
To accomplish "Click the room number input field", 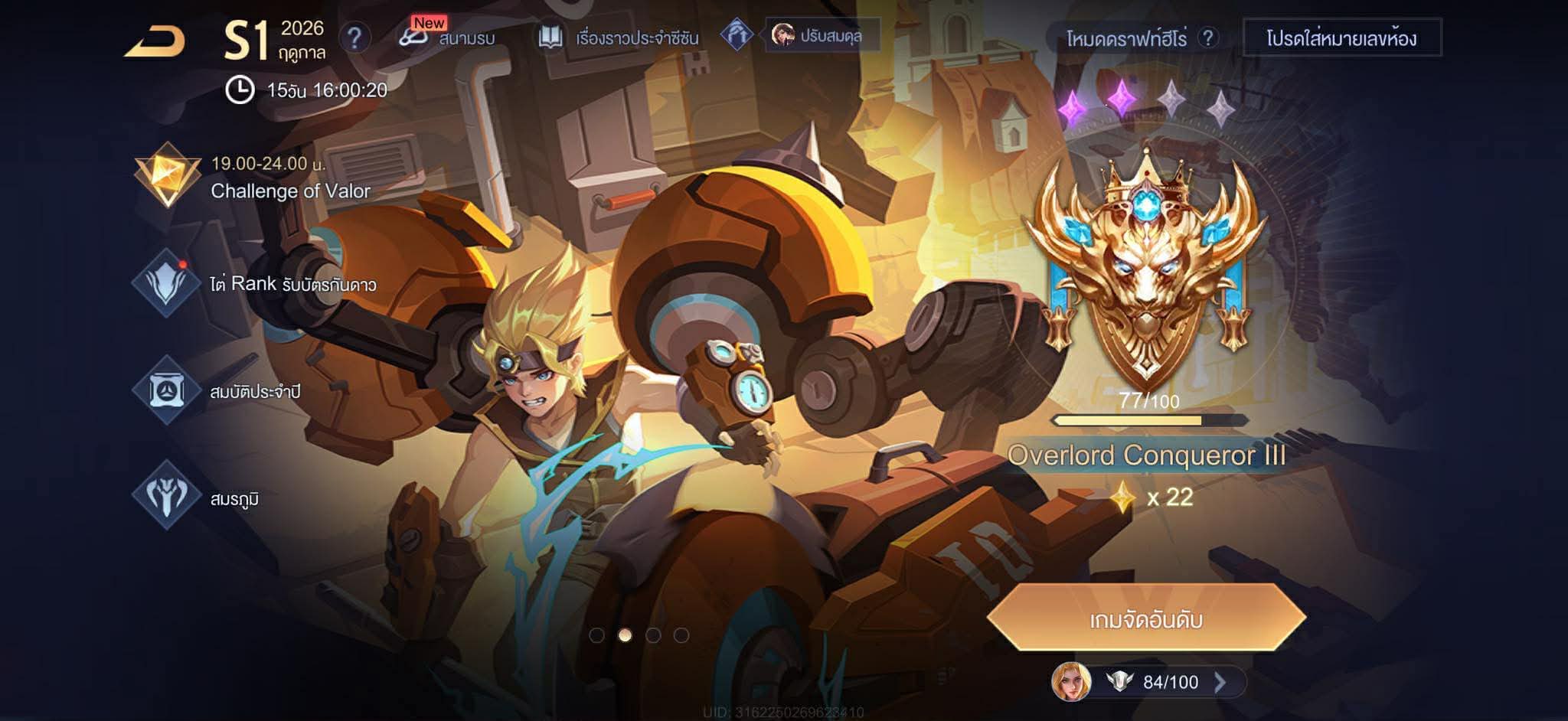I will 1341,38.
